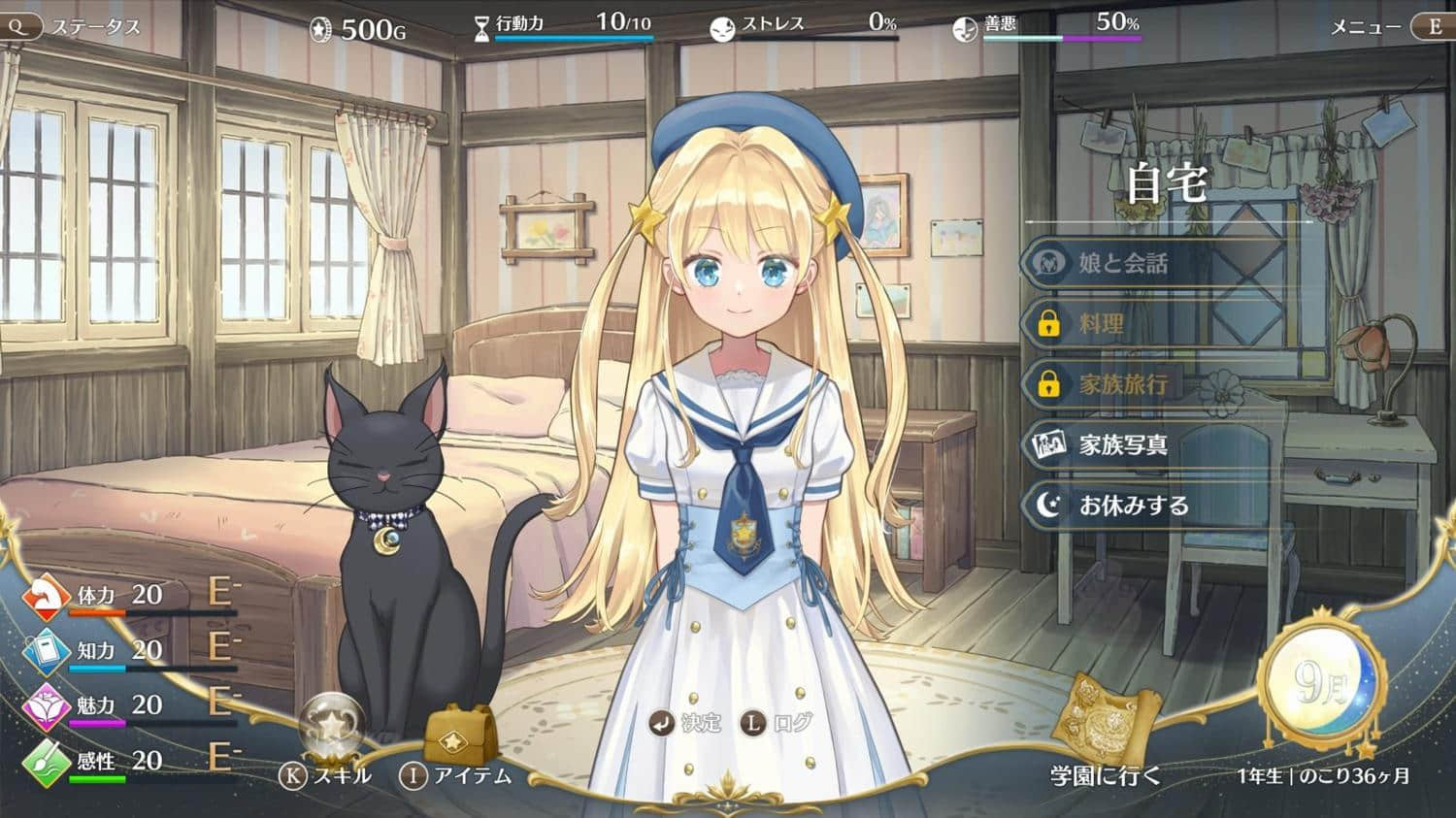
Task: Click the lock icon on 家族旅行
Action: 1048,384
